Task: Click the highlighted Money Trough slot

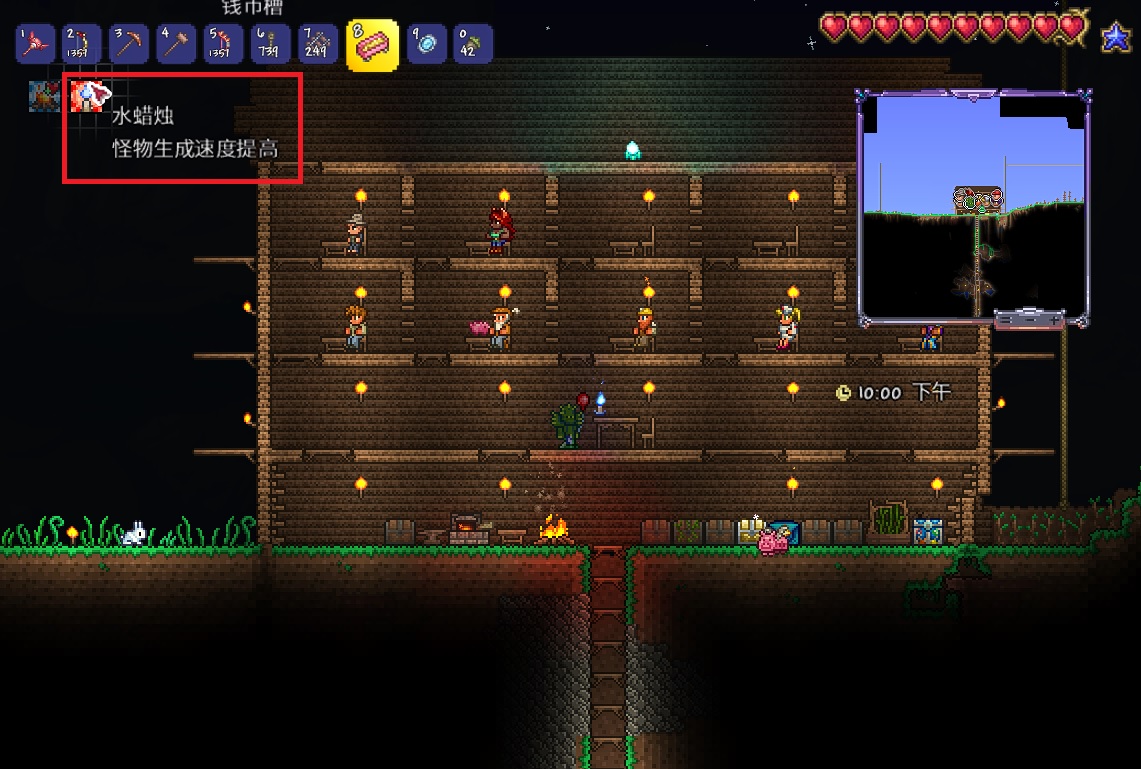Action: pos(372,45)
